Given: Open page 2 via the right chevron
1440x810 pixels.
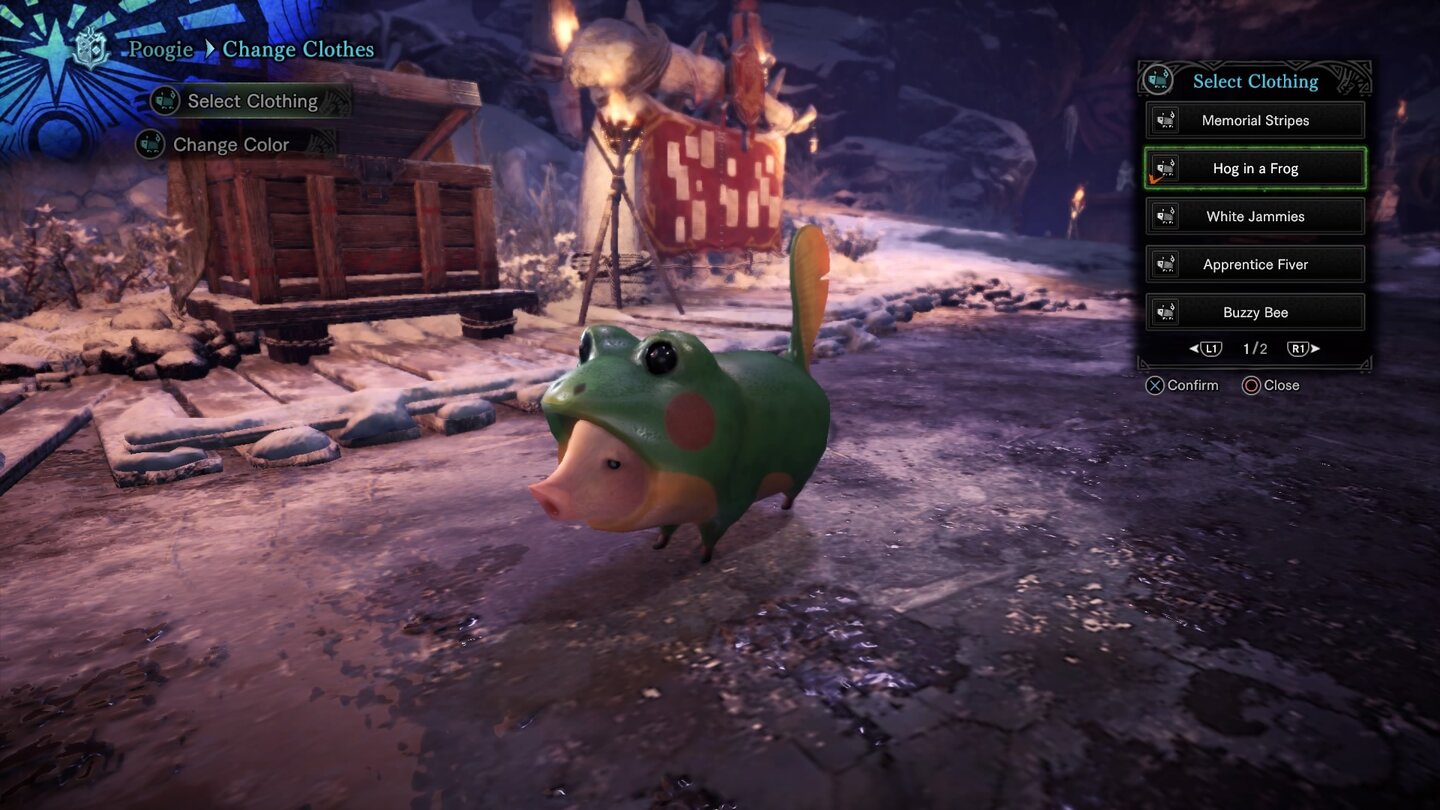Looking at the screenshot, I should (1313, 348).
